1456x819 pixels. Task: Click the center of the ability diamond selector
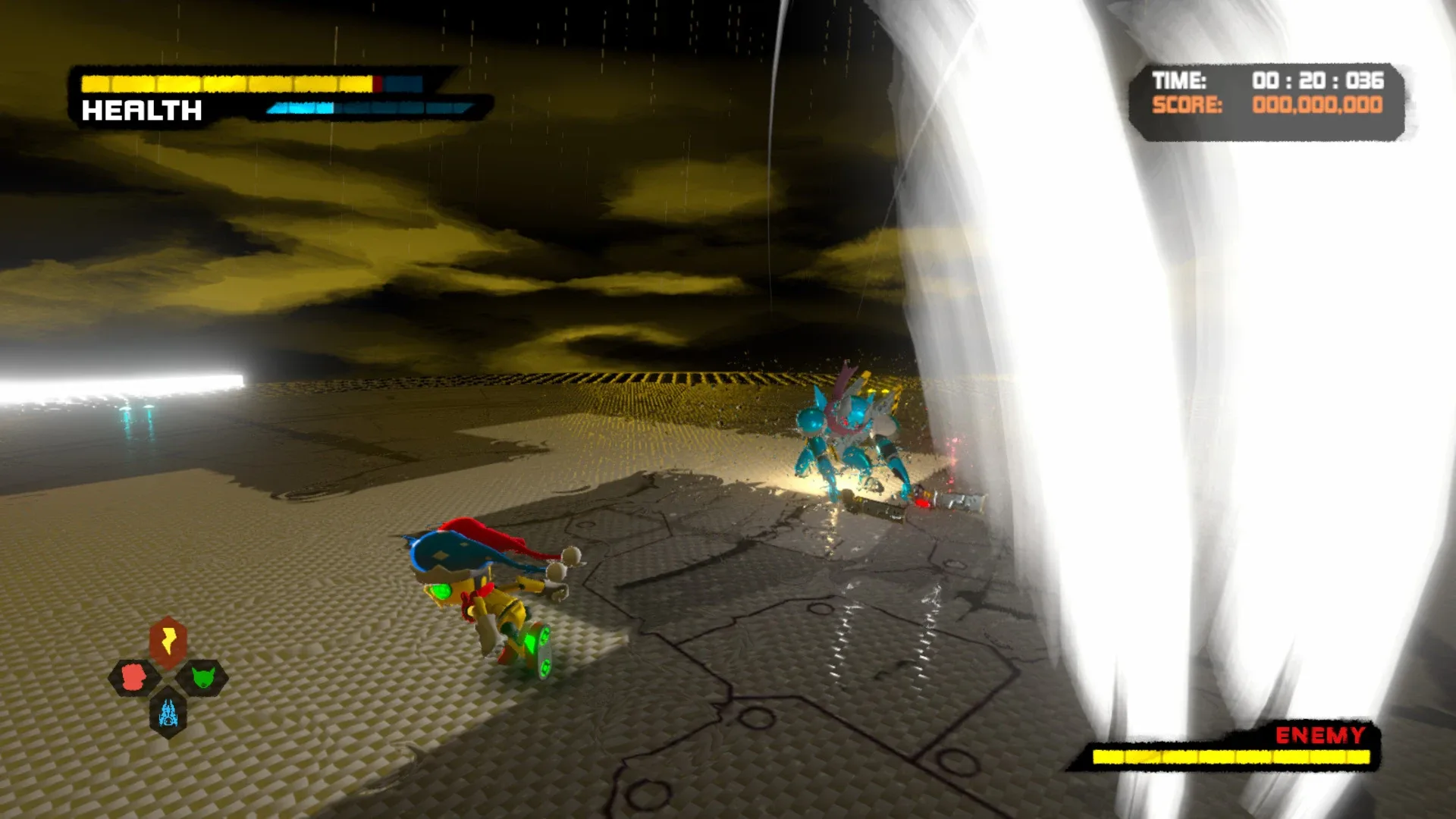pyautogui.click(x=168, y=679)
